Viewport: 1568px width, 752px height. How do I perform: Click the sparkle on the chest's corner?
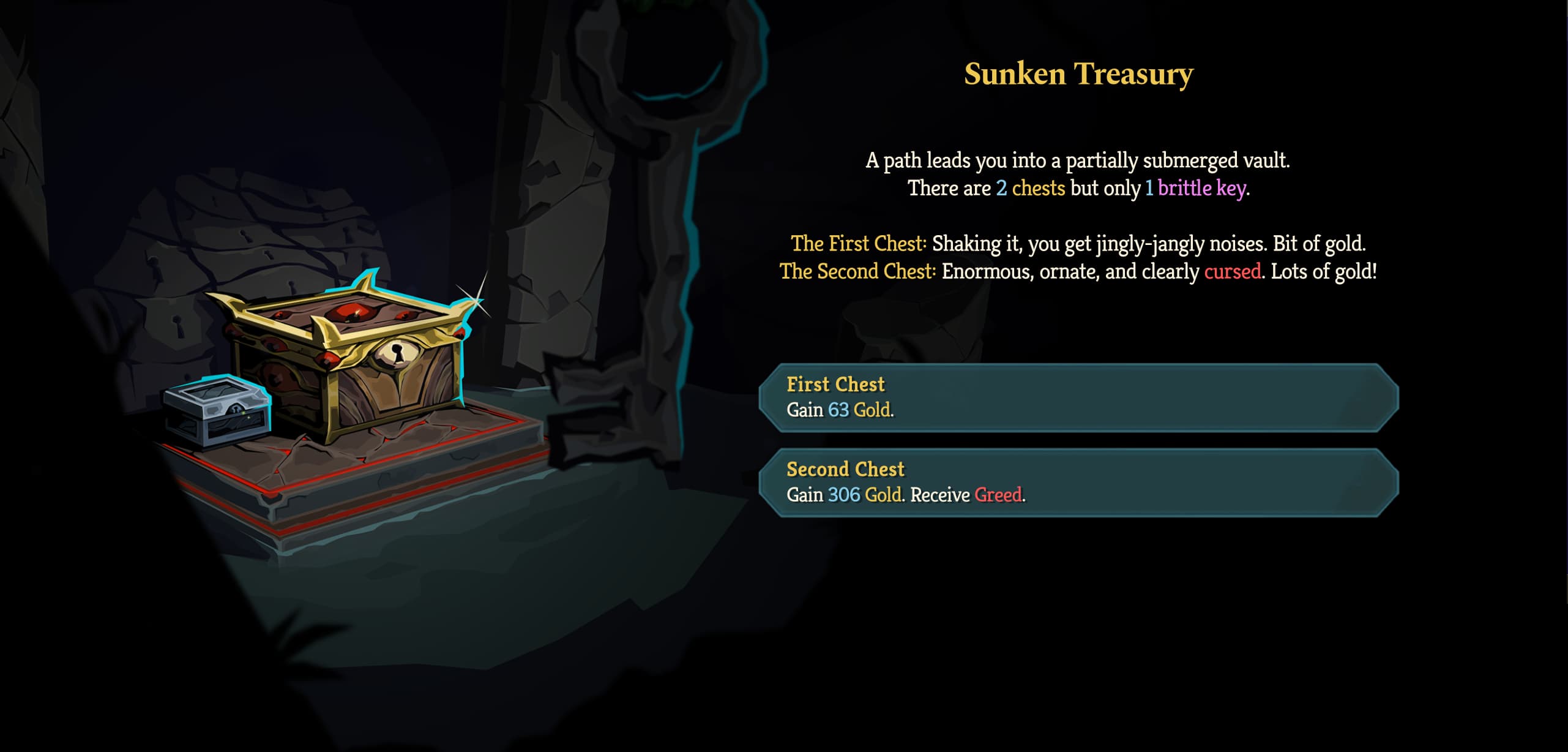(x=476, y=301)
